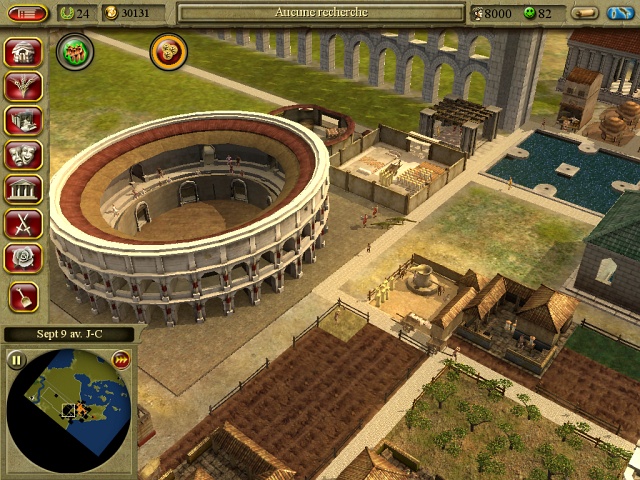Choose the rose decoration category
The width and height of the screenshot is (640, 480).
22,259
